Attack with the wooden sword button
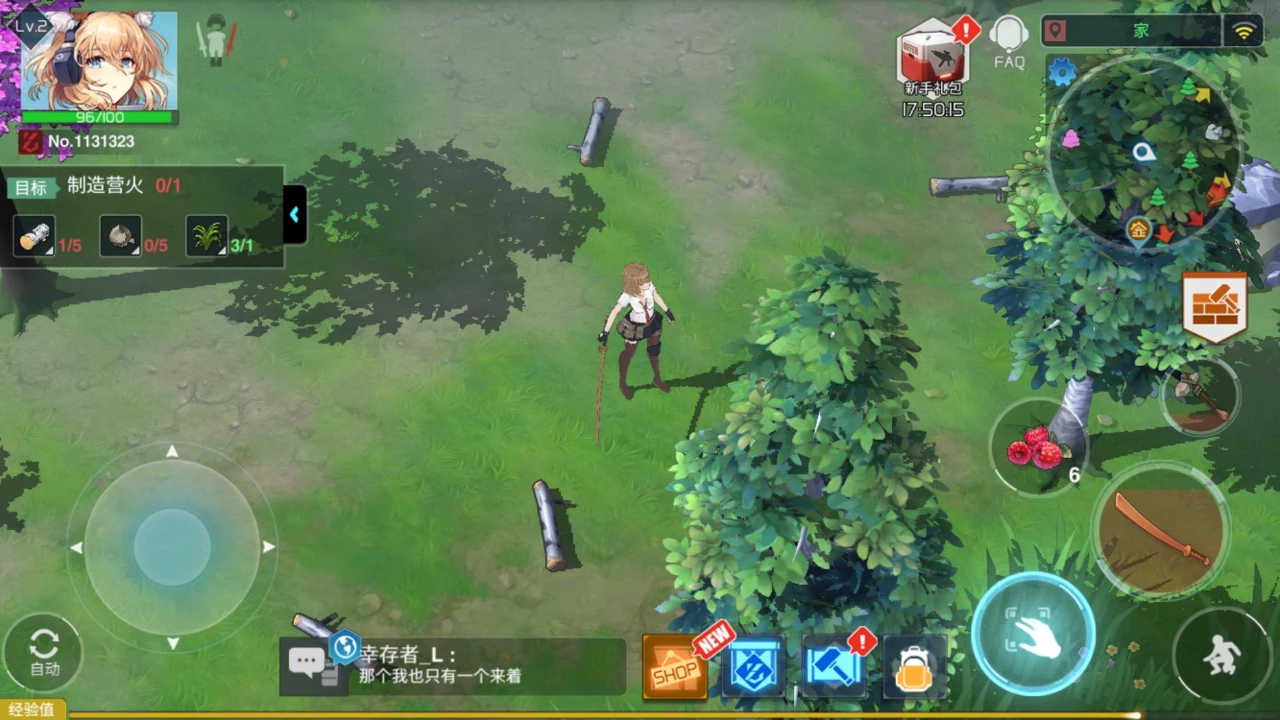Viewport: 1280px width, 720px height. click(x=1161, y=530)
